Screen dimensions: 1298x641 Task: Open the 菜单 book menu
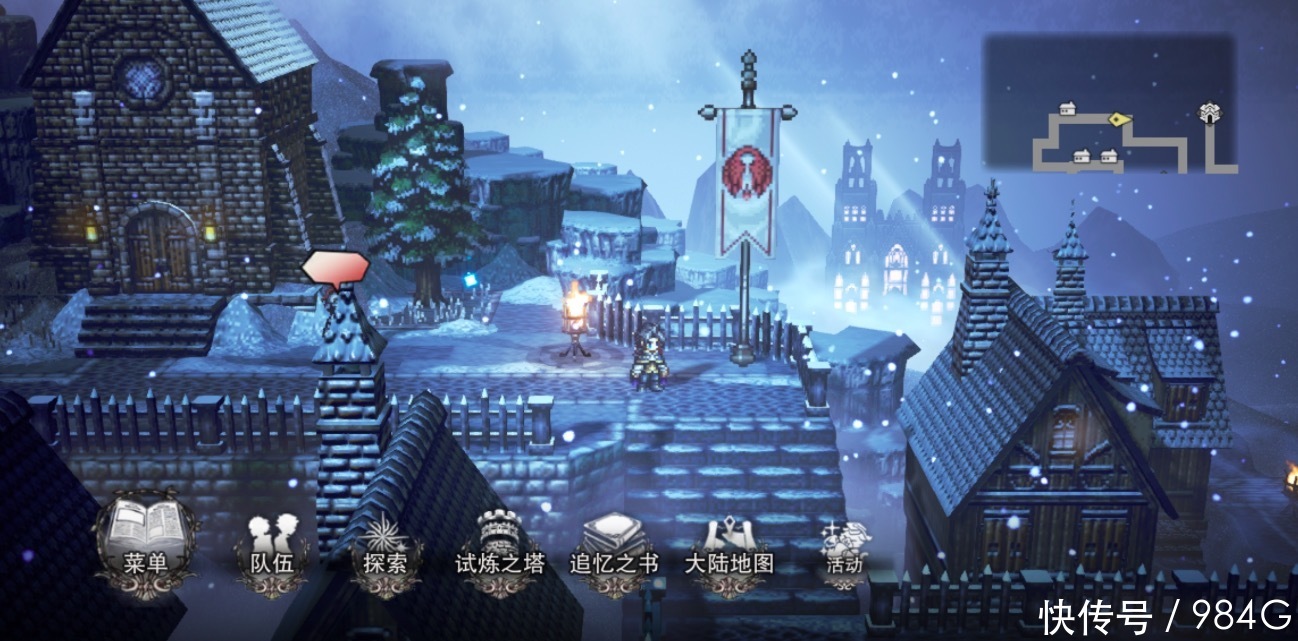pyautogui.click(x=144, y=543)
